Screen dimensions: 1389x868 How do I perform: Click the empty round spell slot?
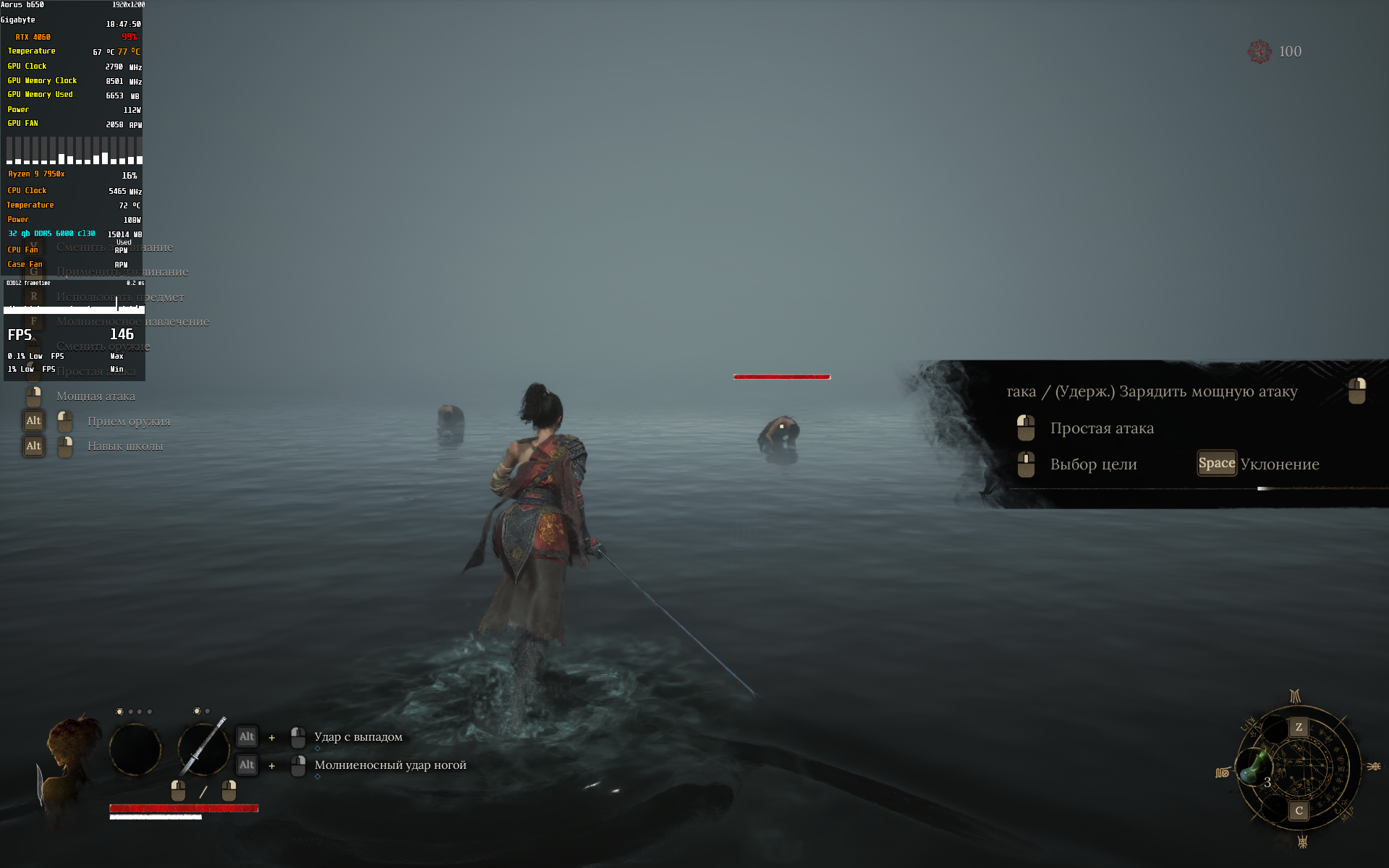coord(135,749)
